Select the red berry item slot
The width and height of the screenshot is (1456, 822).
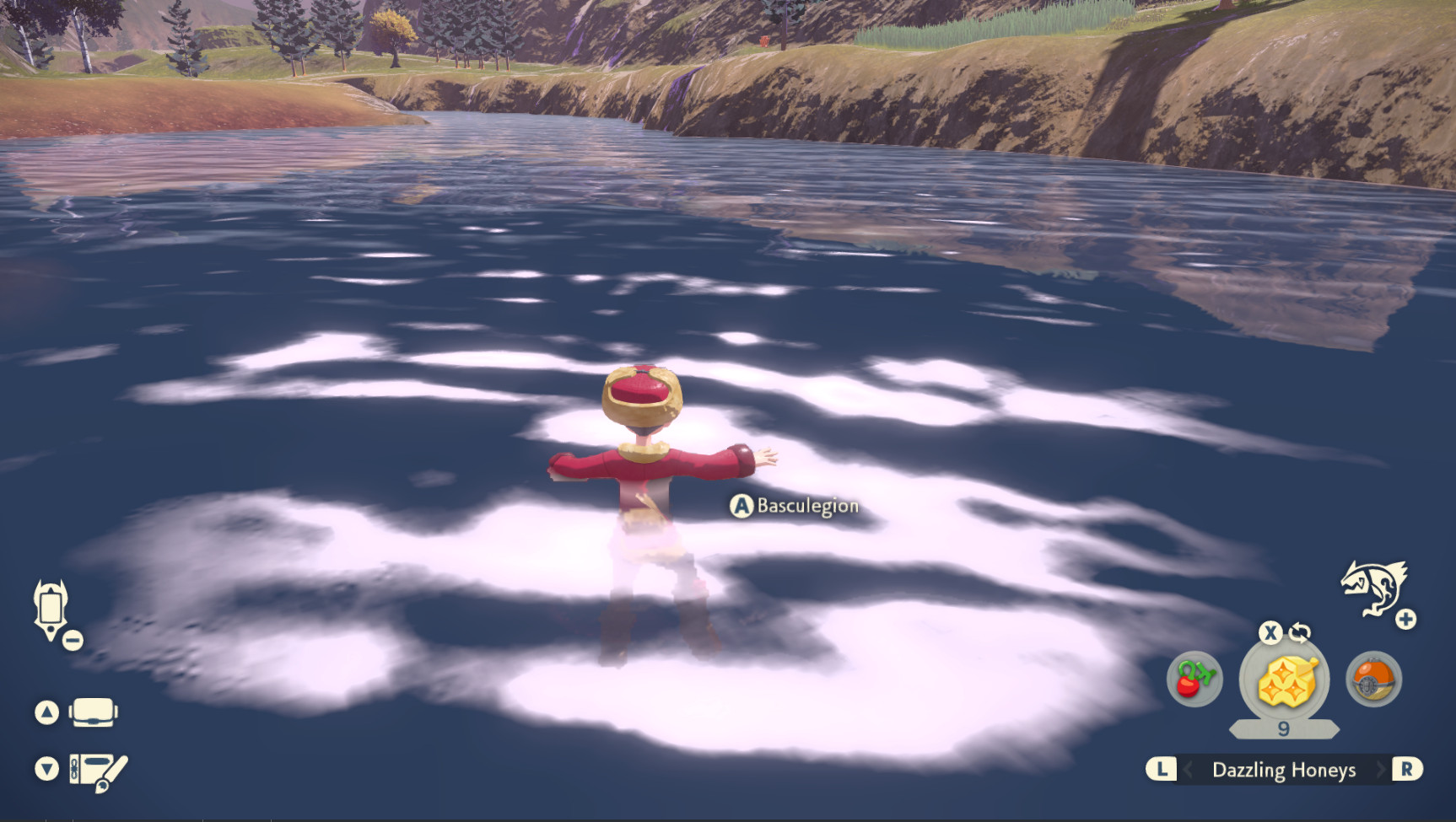click(x=1194, y=680)
